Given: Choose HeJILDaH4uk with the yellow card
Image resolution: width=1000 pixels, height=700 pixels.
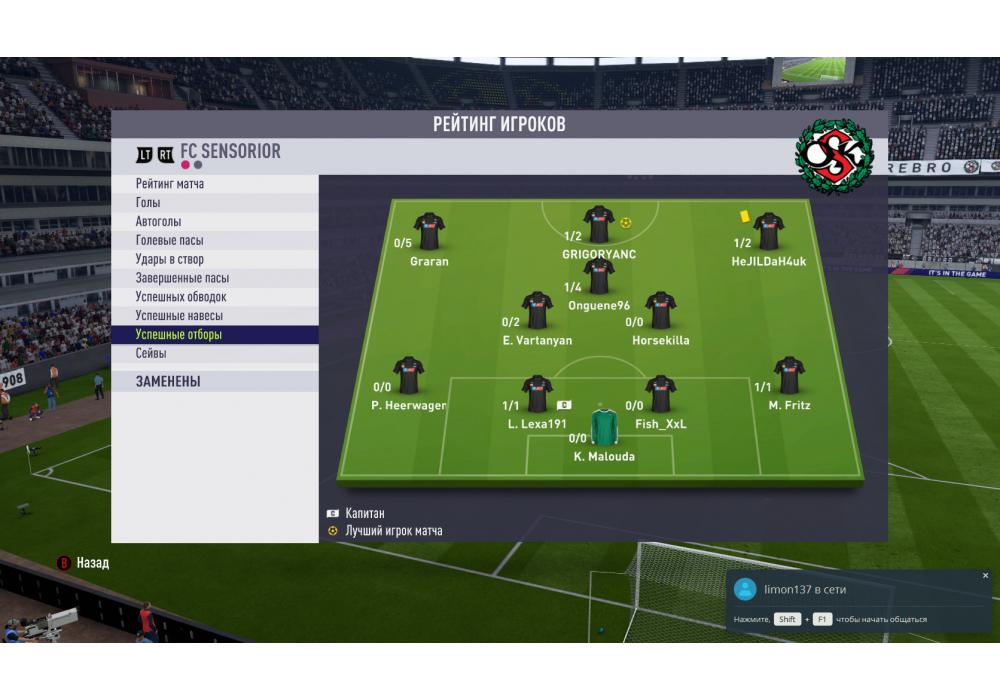Looking at the screenshot, I should [768, 231].
